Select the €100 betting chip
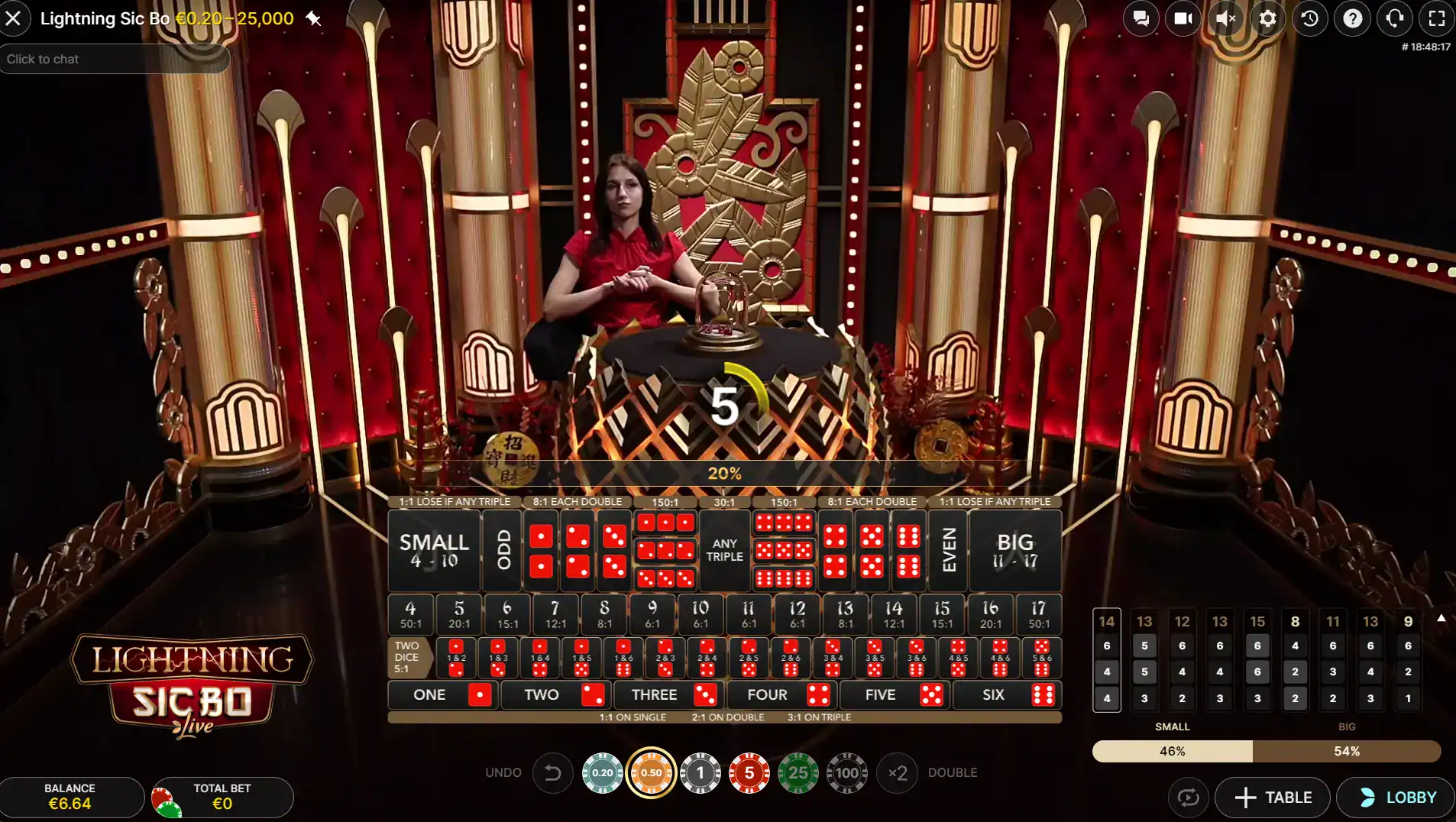1456x822 pixels. [x=848, y=772]
